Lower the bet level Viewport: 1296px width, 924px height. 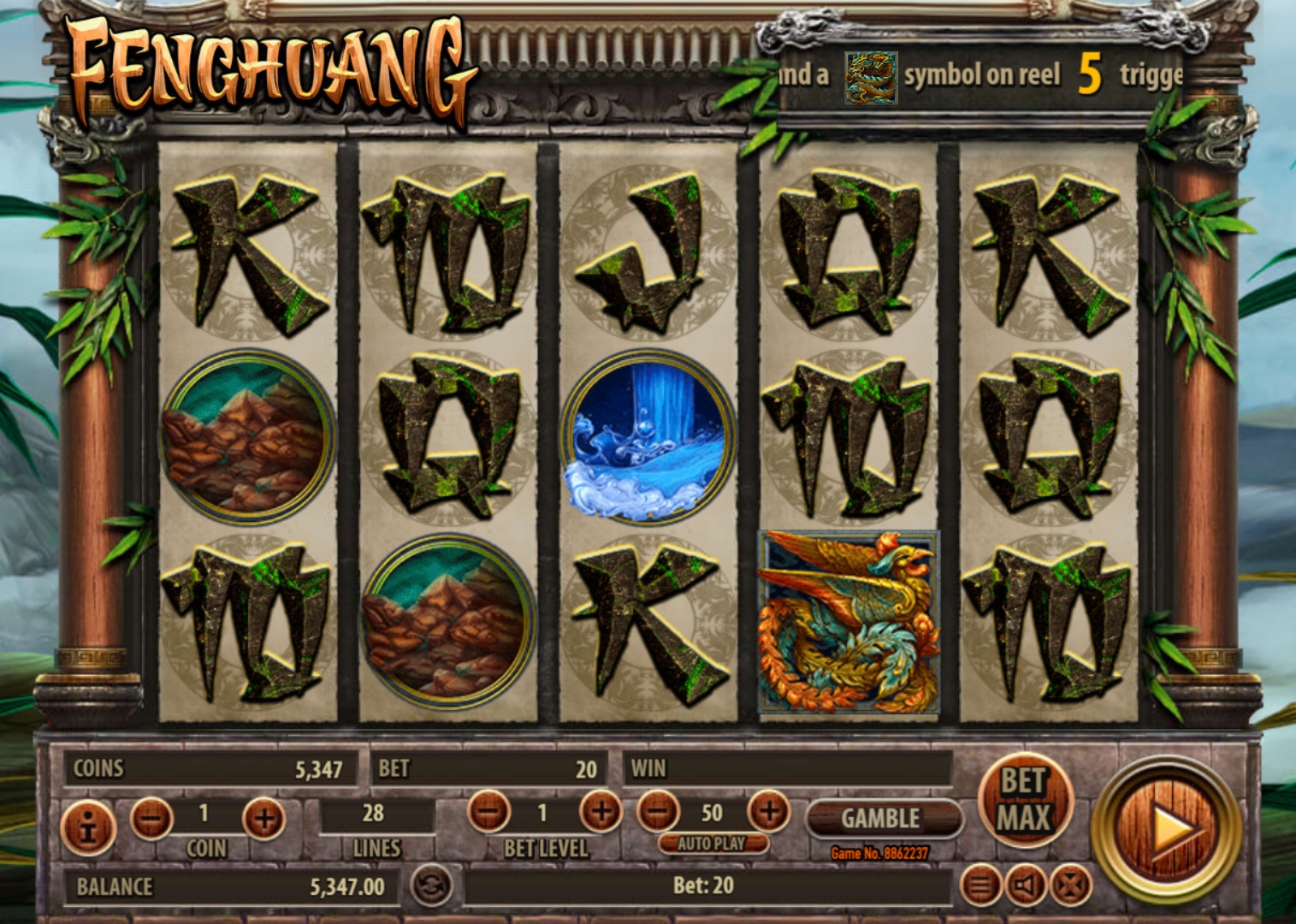tap(488, 811)
